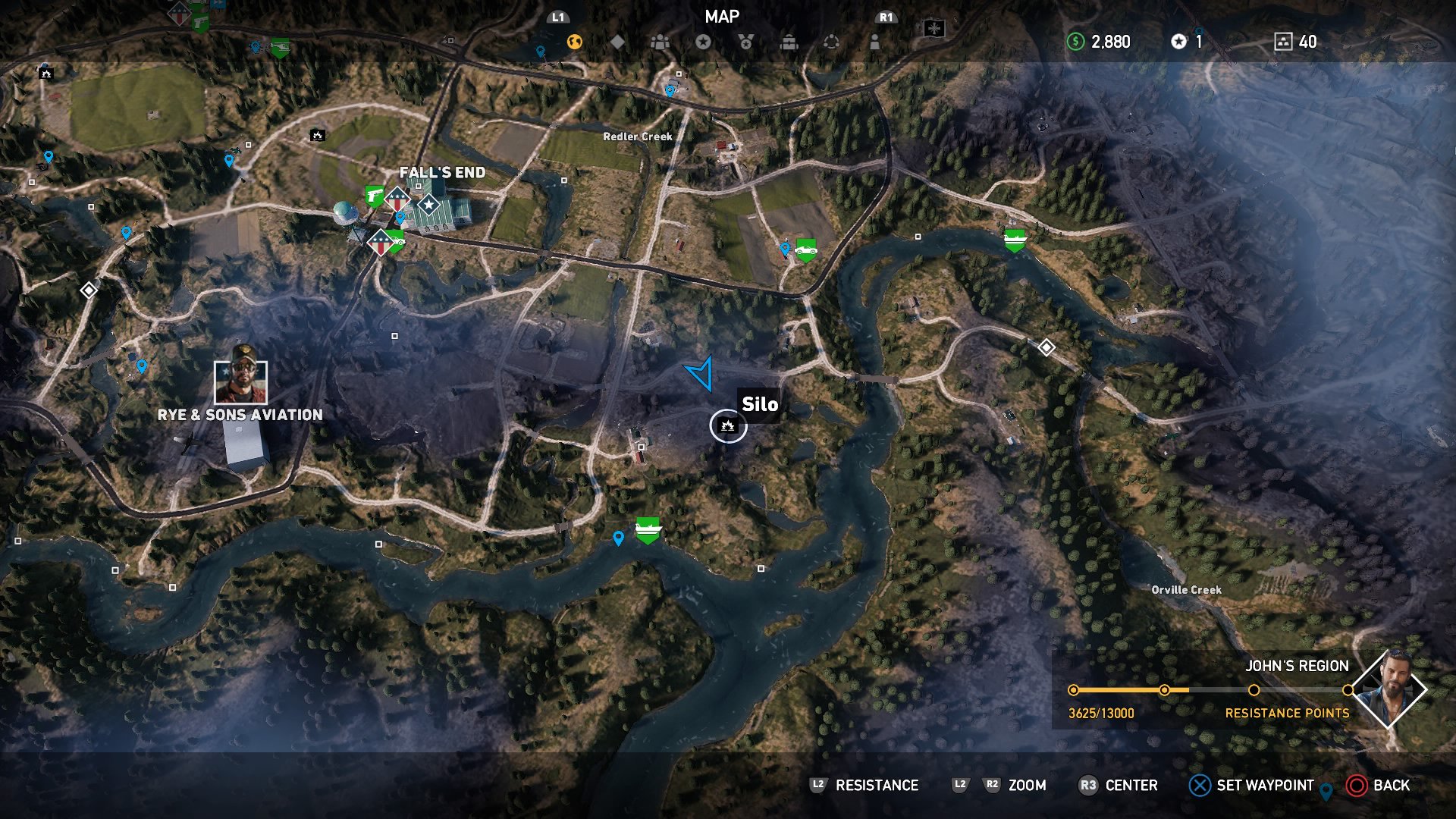This screenshot has height=819, width=1456.
Task: Switch to the briefcase tab
Action: 789,42
